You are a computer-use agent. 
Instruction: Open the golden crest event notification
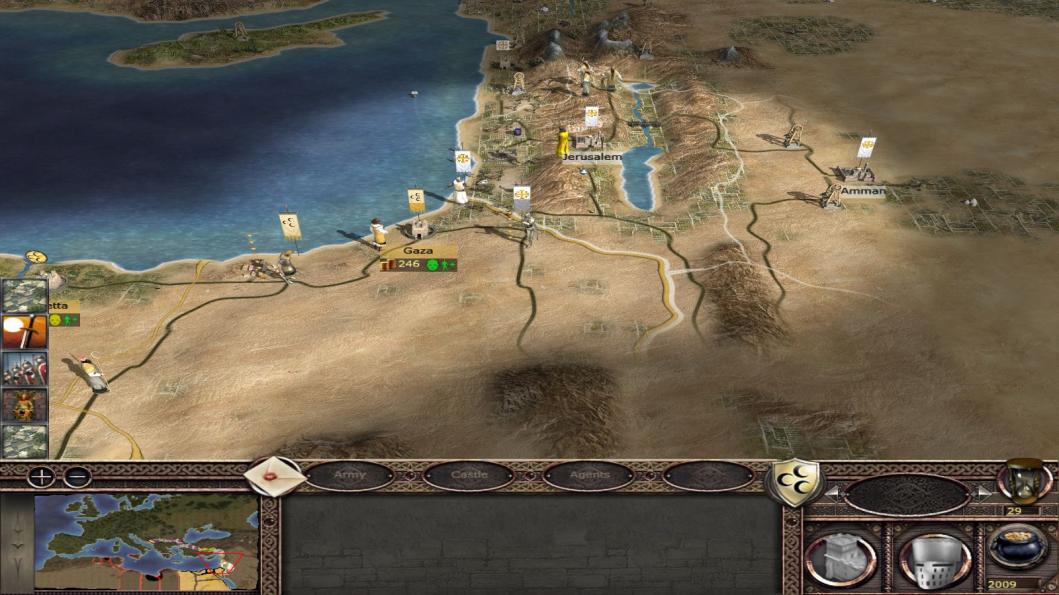pyautogui.click(x=23, y=404)
